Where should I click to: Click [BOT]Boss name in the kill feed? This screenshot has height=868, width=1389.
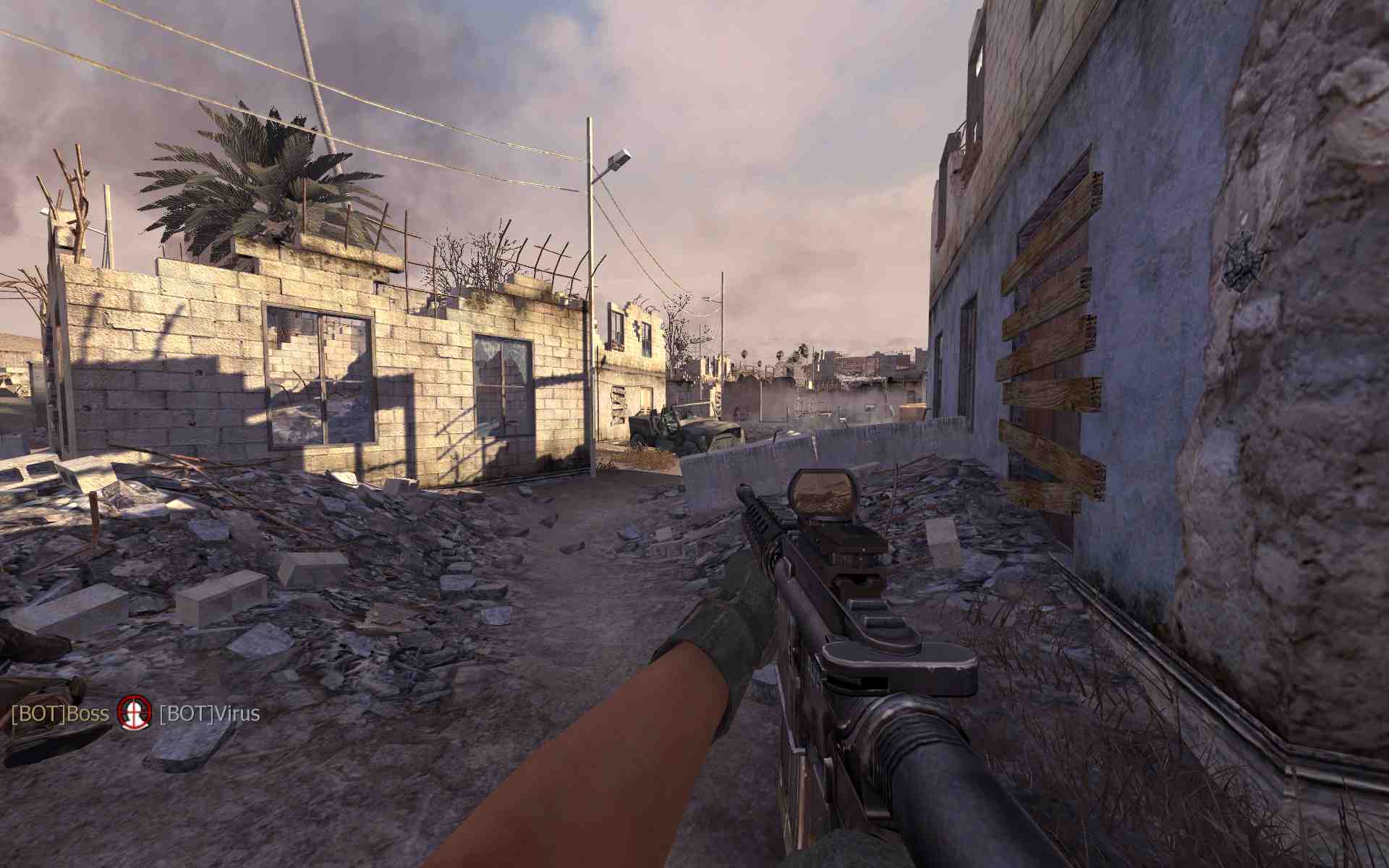[60, 715]
